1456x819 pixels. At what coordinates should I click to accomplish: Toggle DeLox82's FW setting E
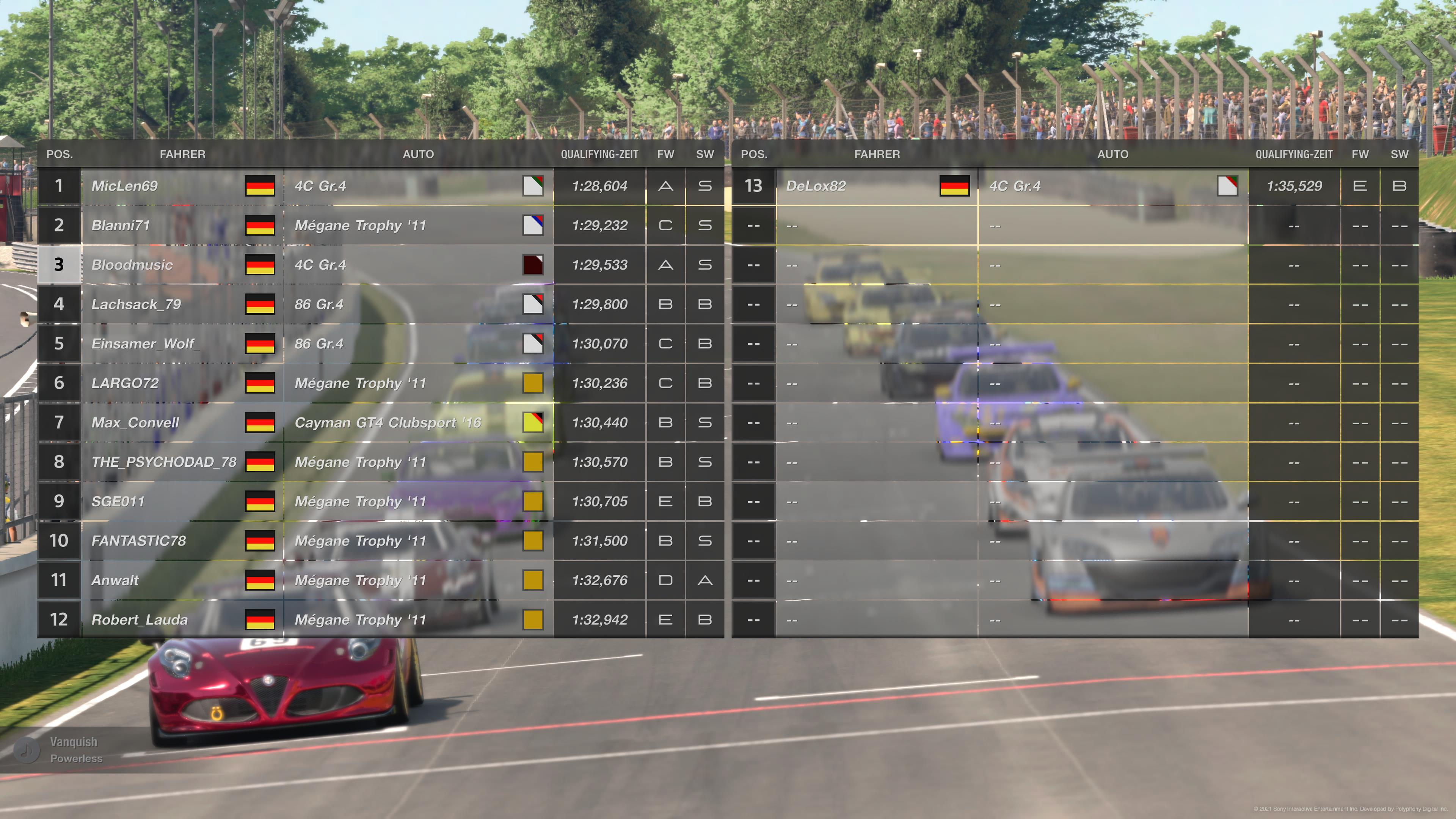pos(1360,186)
